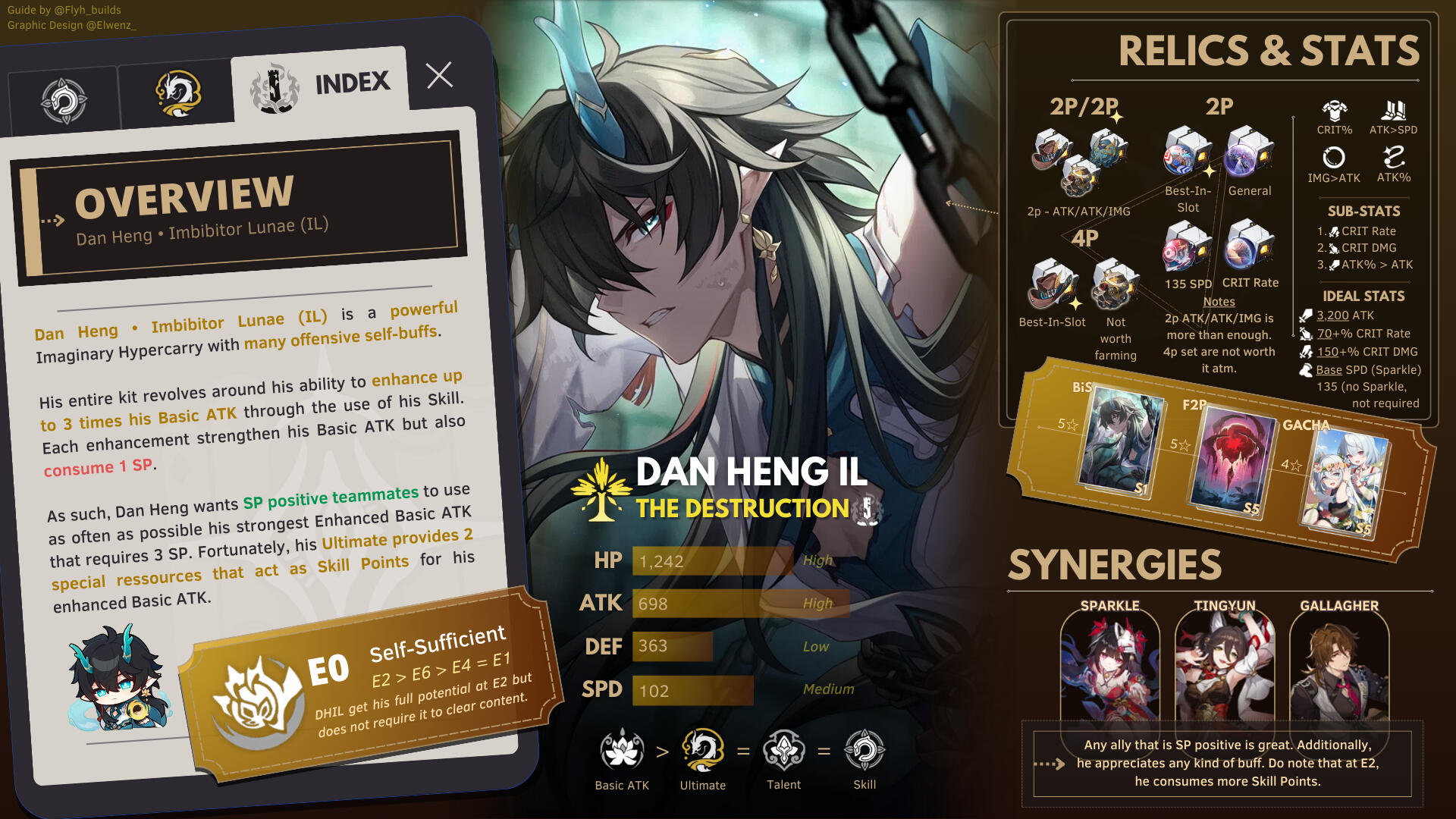
Task: Select the Talent icon
Action: [x=783, y=750]
